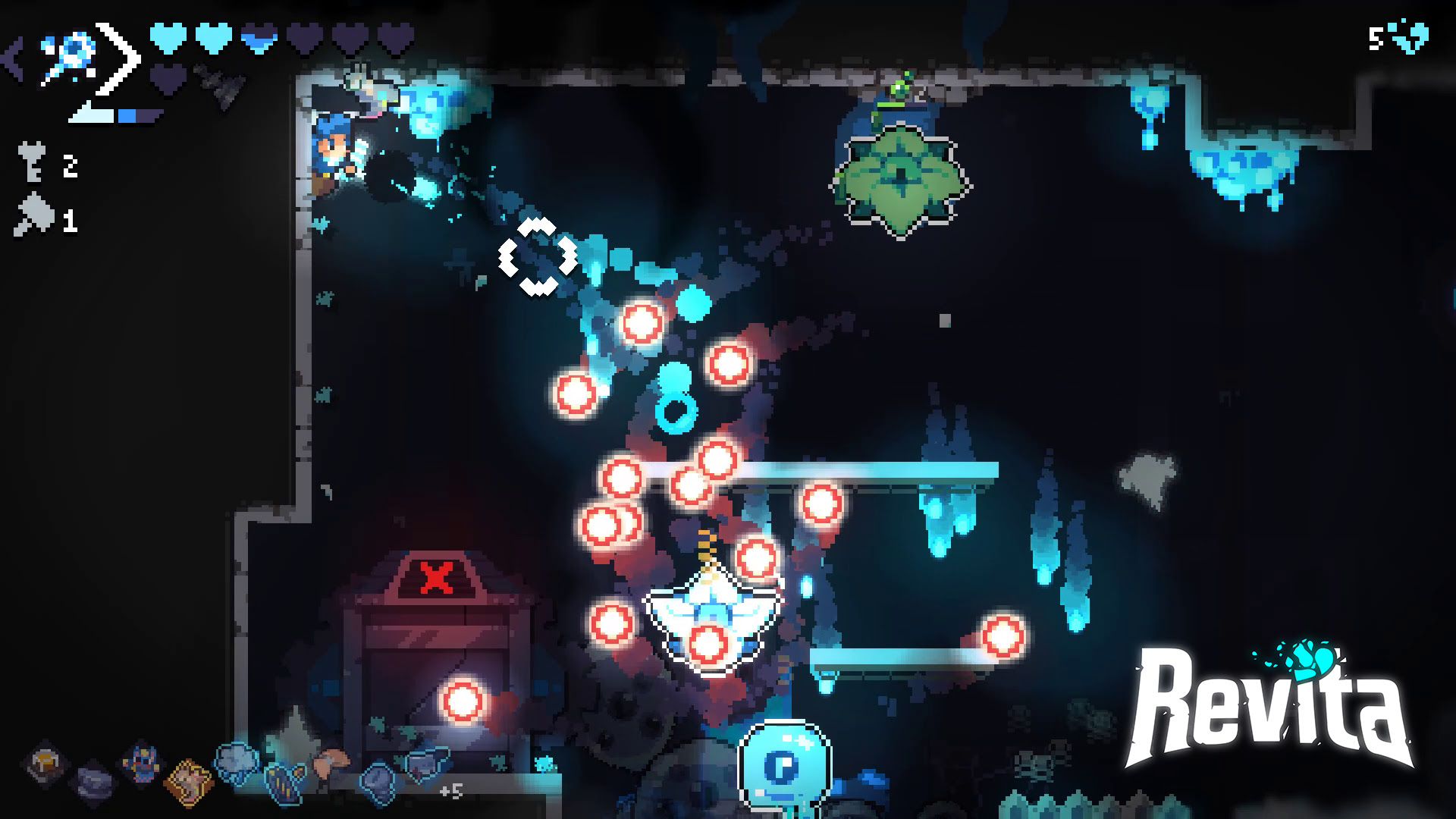The width and height of the screenshot is (1456, 819).
Task: Click the soul heart currency icon
Action: coord(1410,36)
